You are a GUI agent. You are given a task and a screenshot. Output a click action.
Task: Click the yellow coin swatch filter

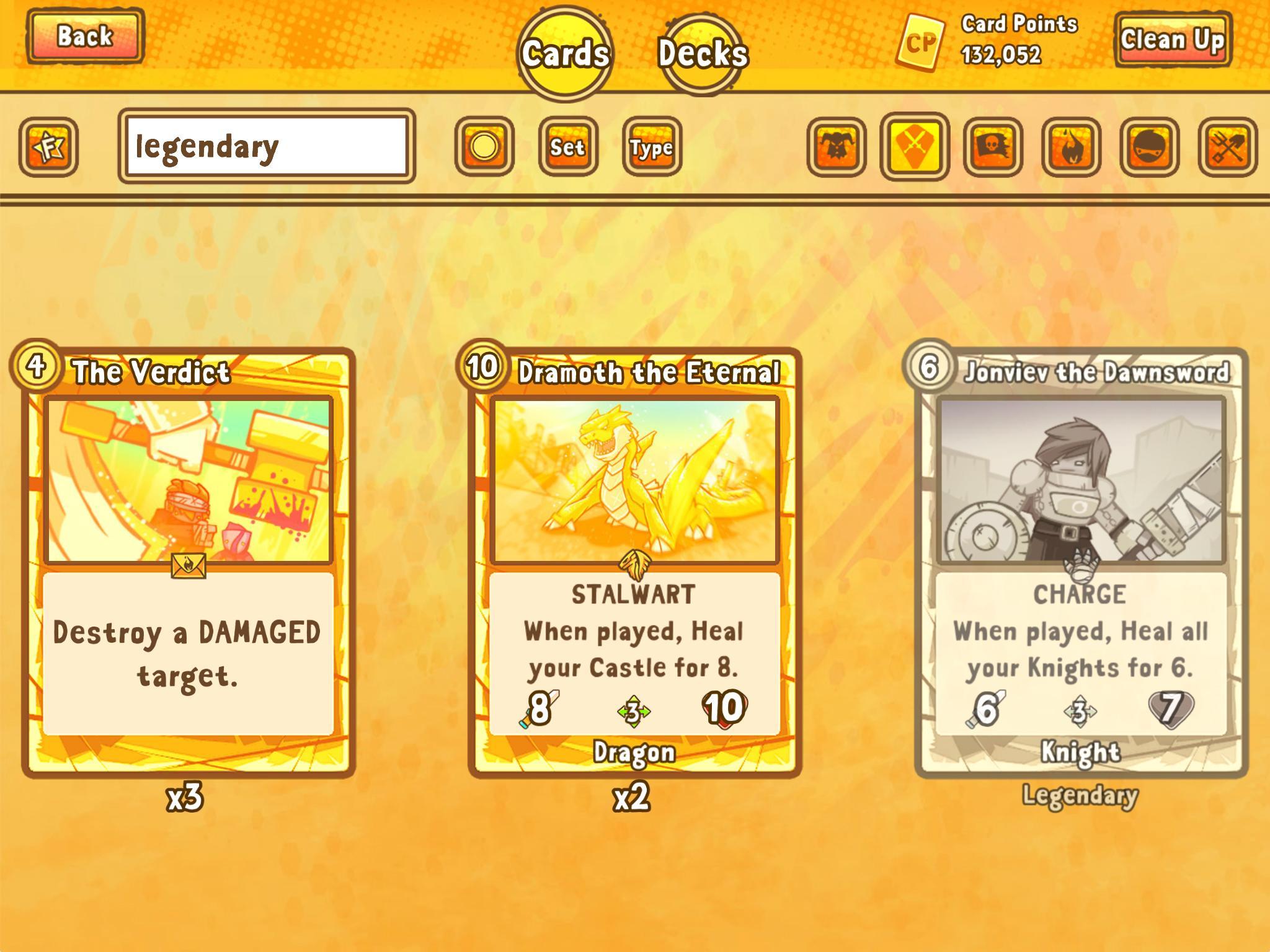[x=485, y=147]
